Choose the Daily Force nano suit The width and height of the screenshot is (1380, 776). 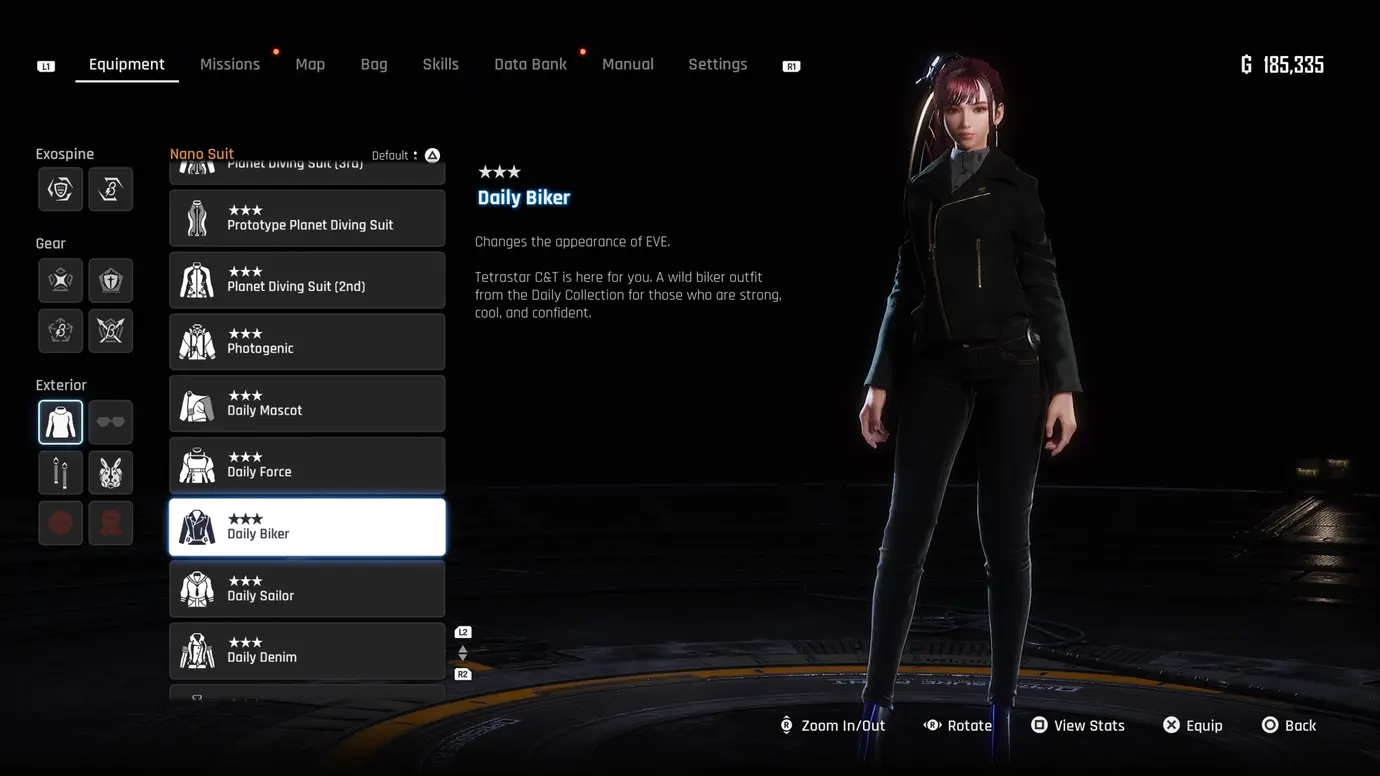click(307, 466)
